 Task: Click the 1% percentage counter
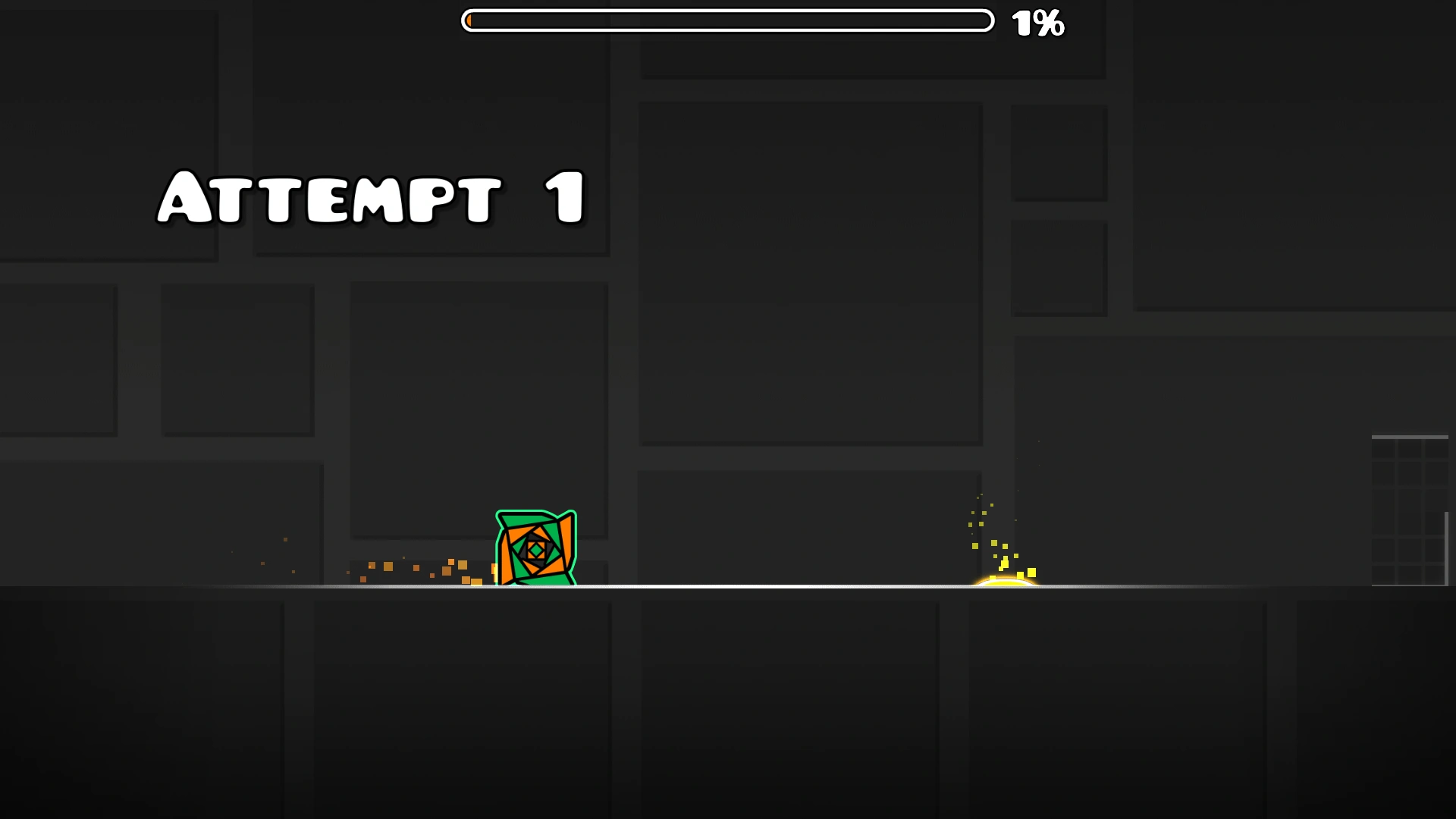point(1038,24)
